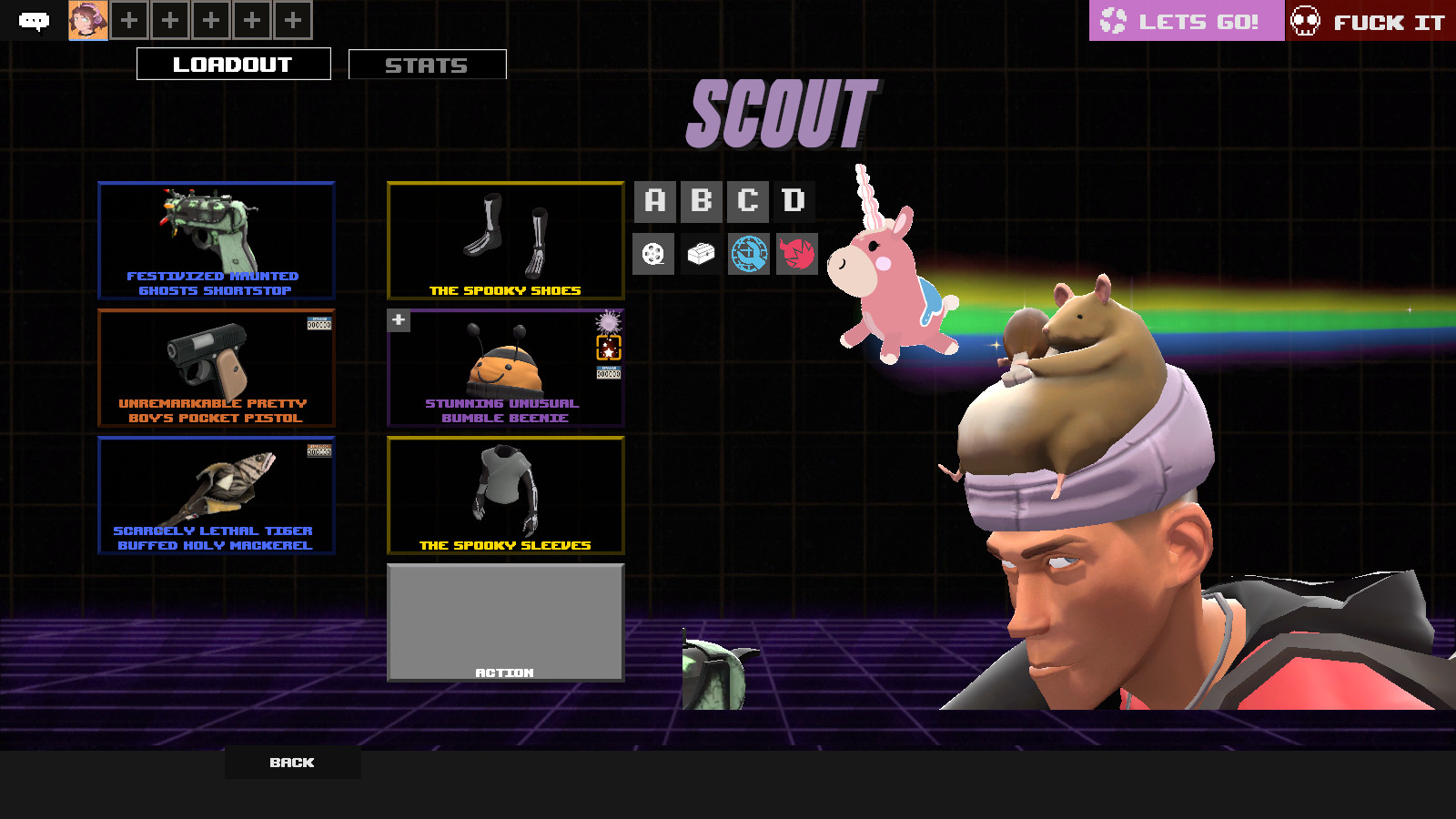The image size is (1456, 819).
Task: Select the unusual effect sparkle icon on the beenie
Action: click(x=609, y=348)
